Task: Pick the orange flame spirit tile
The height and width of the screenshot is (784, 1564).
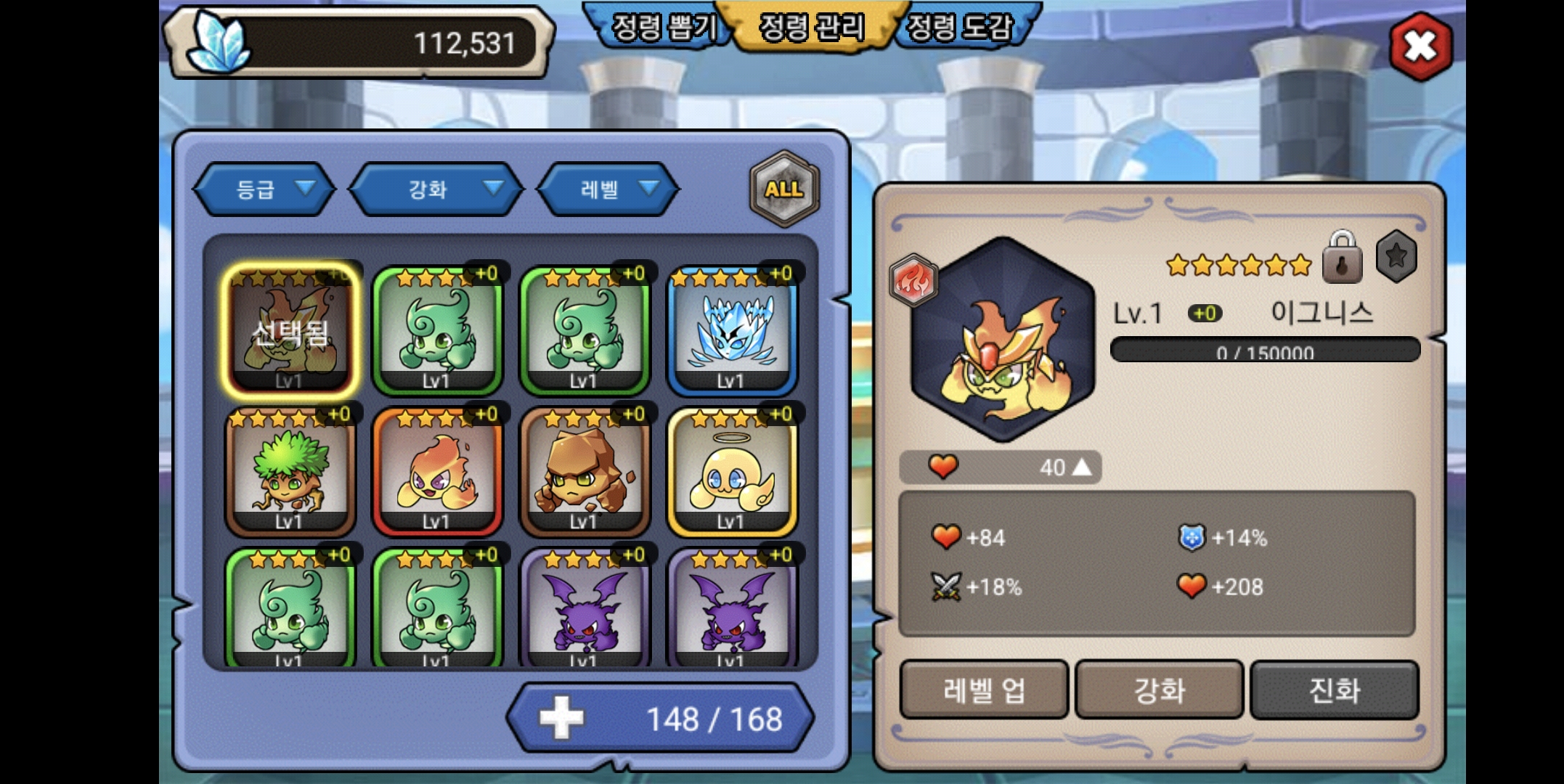Action: pos(437,472)
